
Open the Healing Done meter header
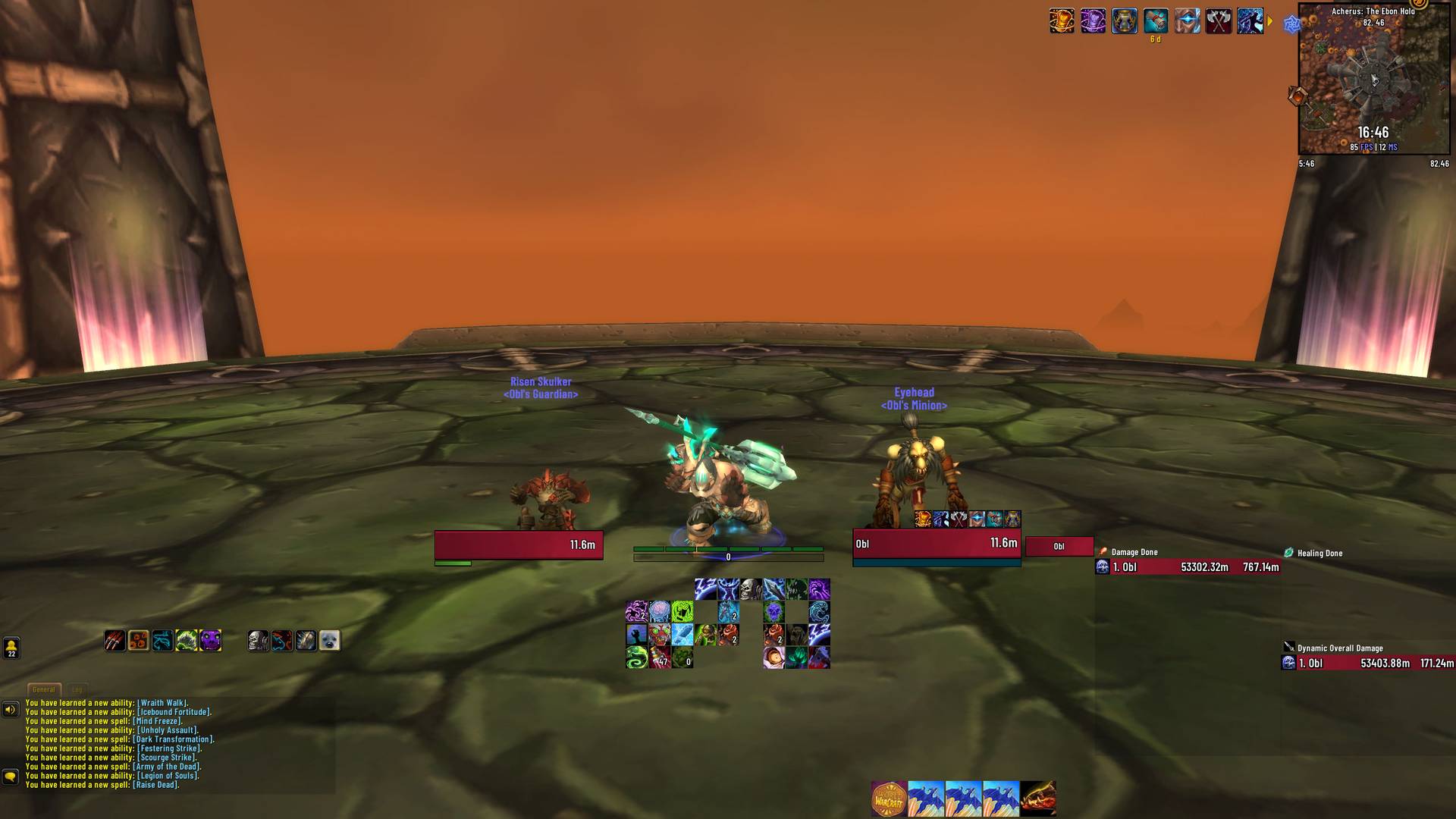coord(1319,553)
